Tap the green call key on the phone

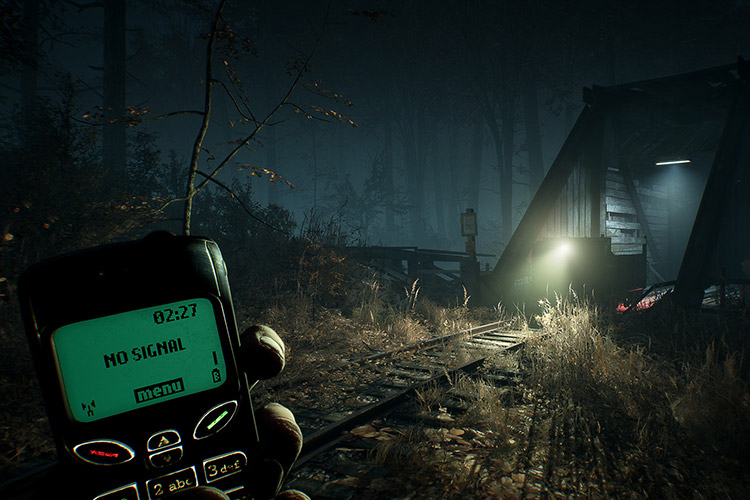215,419
